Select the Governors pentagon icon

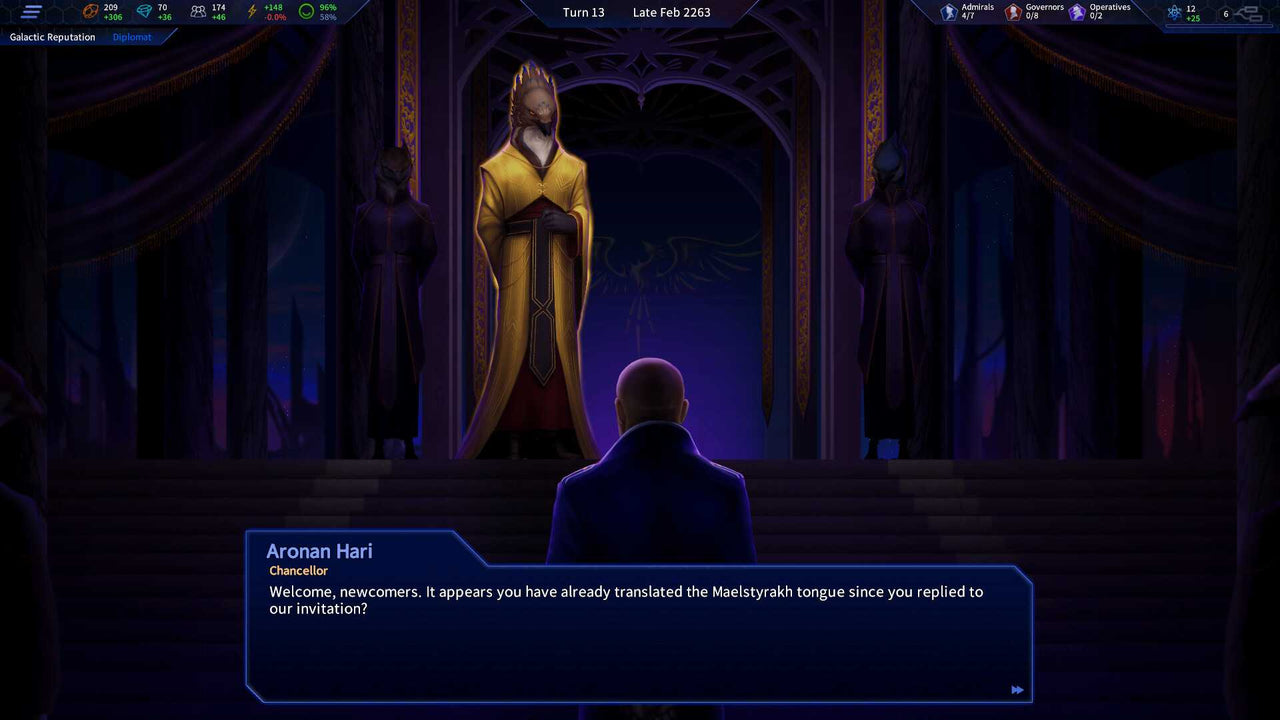point(1013,11)
